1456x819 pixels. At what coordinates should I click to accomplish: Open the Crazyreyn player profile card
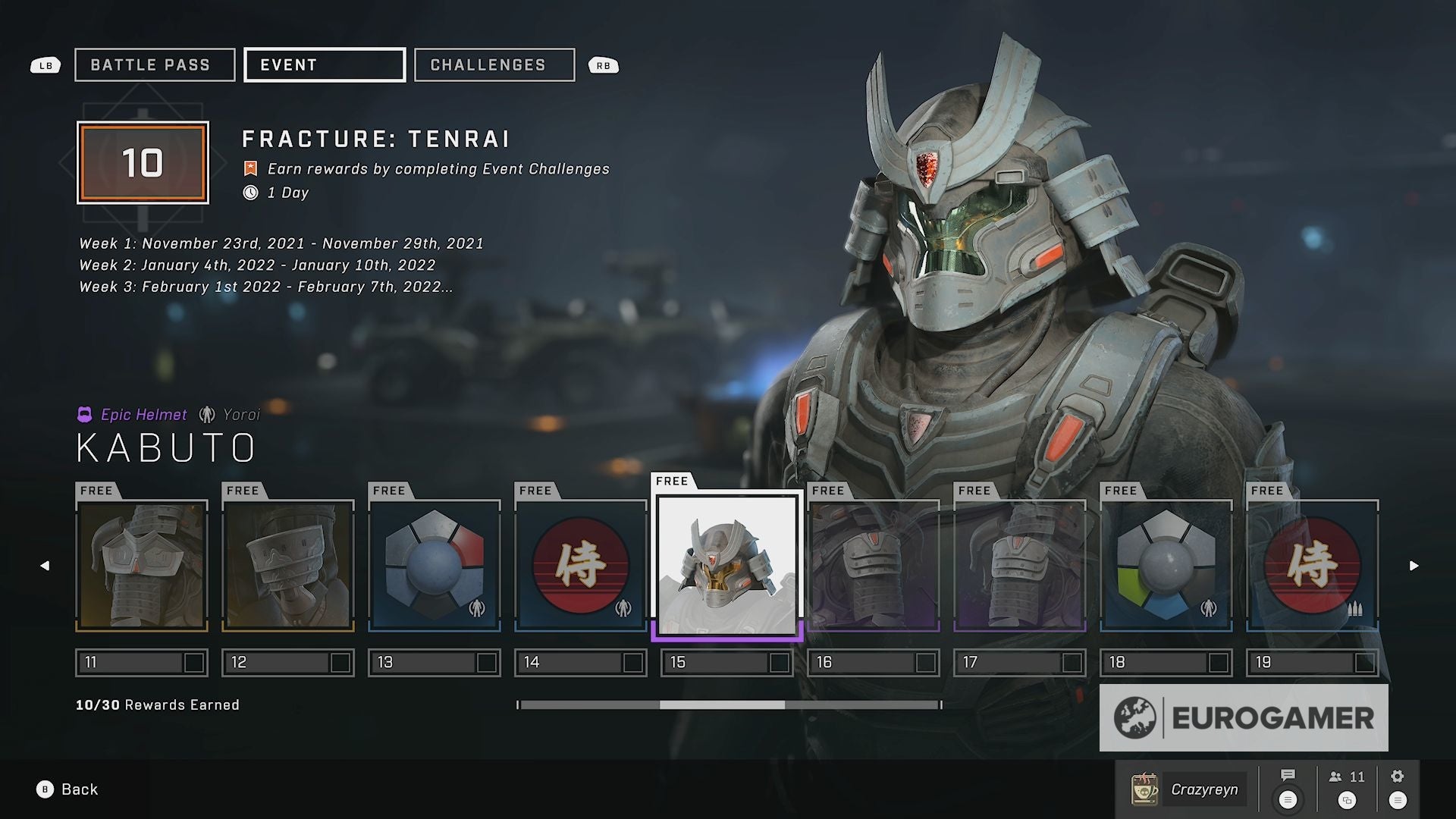[1188, 789]
